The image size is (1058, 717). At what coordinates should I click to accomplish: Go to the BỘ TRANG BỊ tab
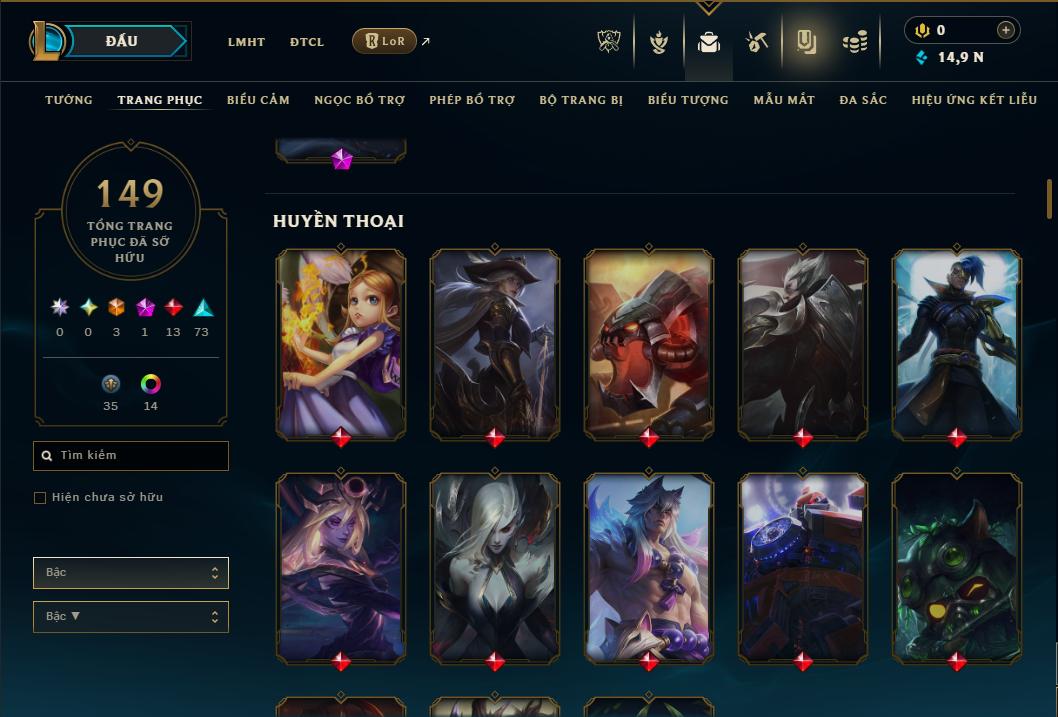(x=581, y=100)
